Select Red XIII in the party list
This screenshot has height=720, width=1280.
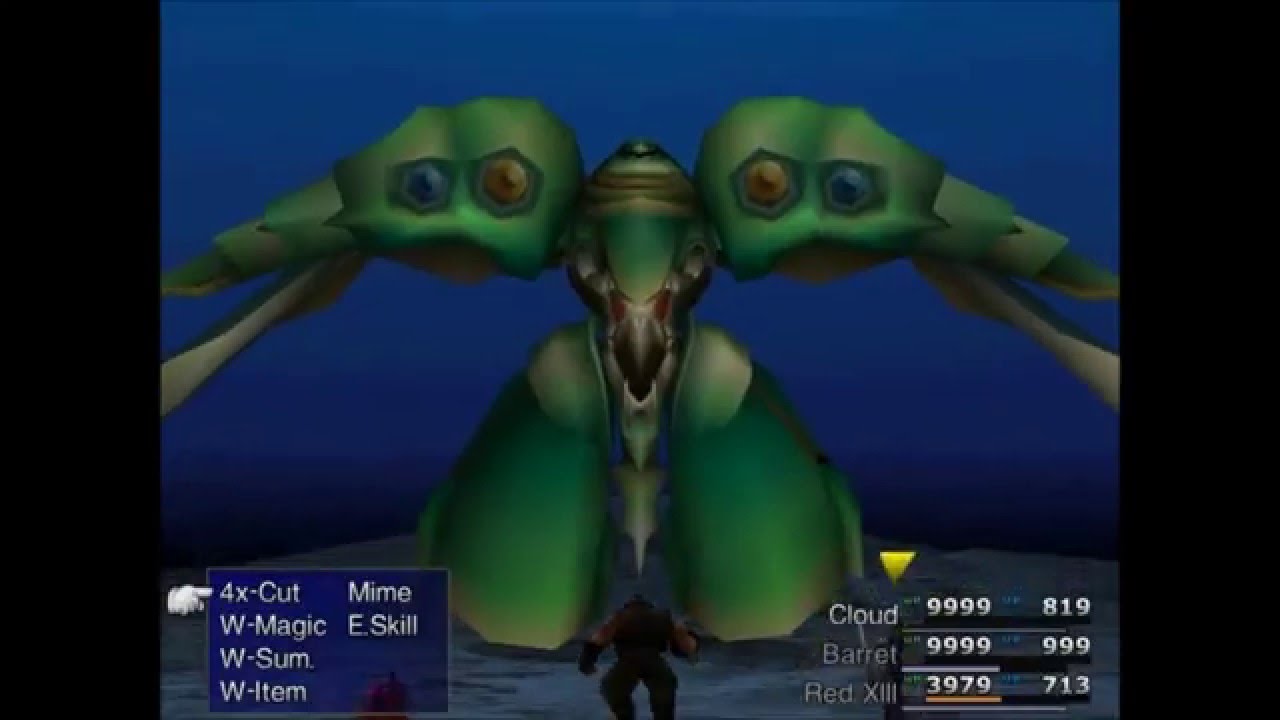850,692
